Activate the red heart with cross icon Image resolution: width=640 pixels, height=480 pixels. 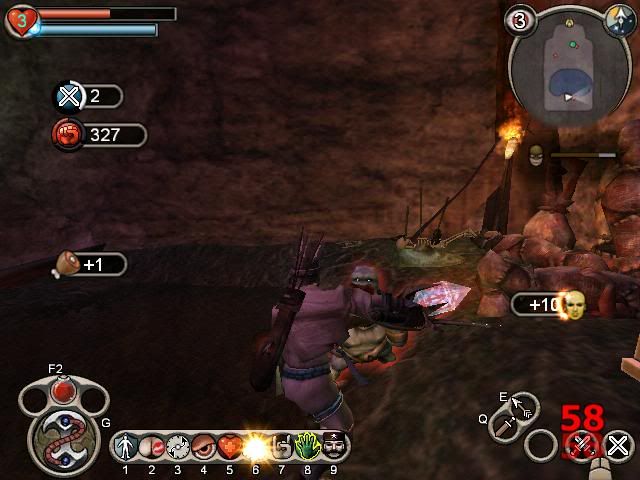[x=230, y=446]
